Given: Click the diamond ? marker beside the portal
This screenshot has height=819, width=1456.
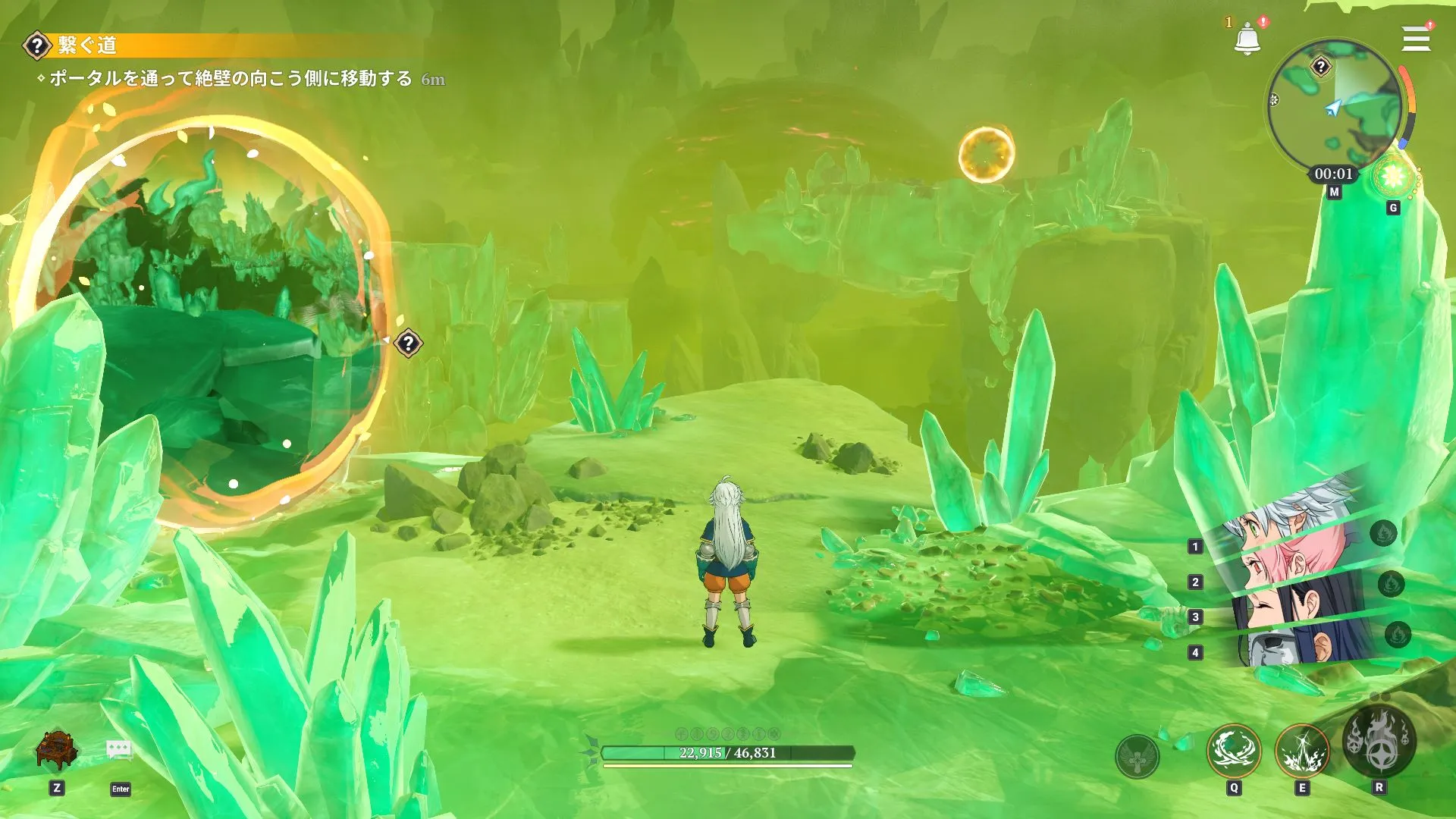Looking at the screenshot, I should (409, 343).
